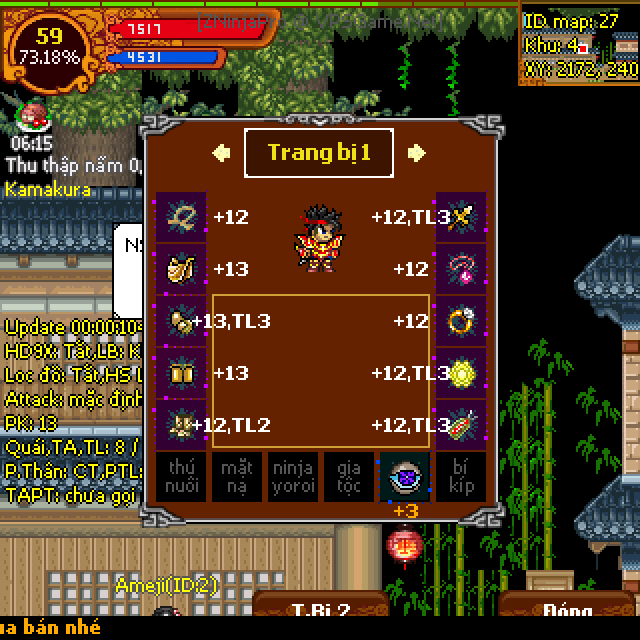Open the empty 'ninja yoroi' slot
The width and height of the screenshot is (640, 640).
[x=293, y=477]
